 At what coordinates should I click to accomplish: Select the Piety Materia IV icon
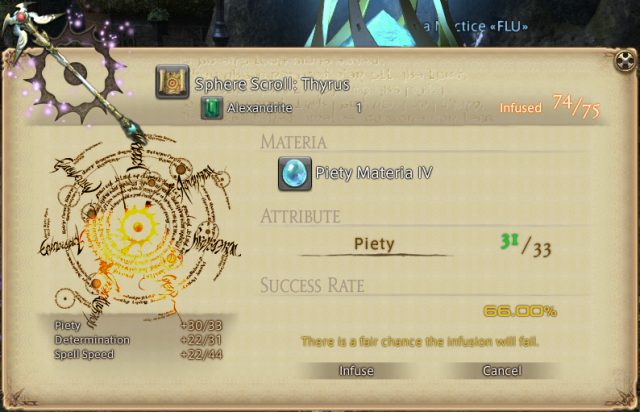pos(294,173)
